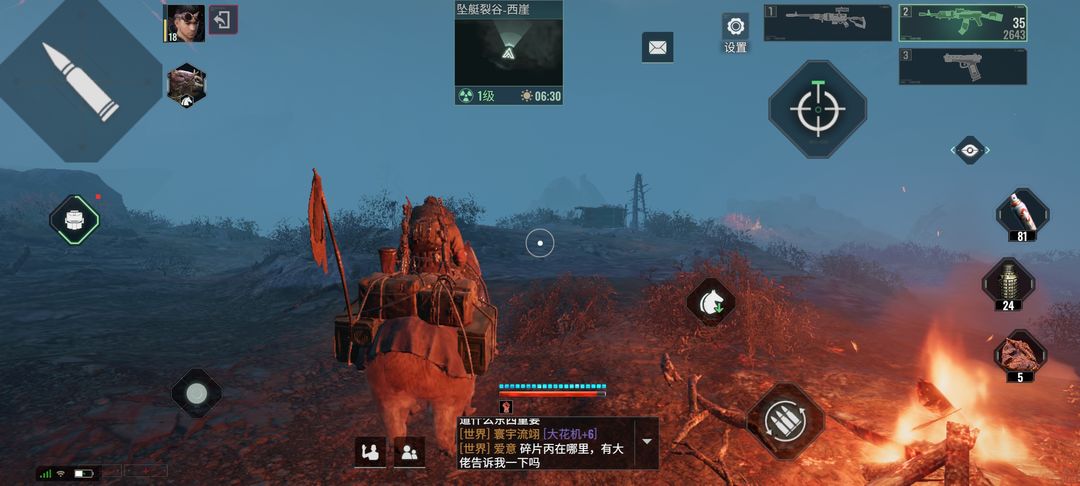Use the meat item with count 5
1080x486 pixels.
[1020, 355]
